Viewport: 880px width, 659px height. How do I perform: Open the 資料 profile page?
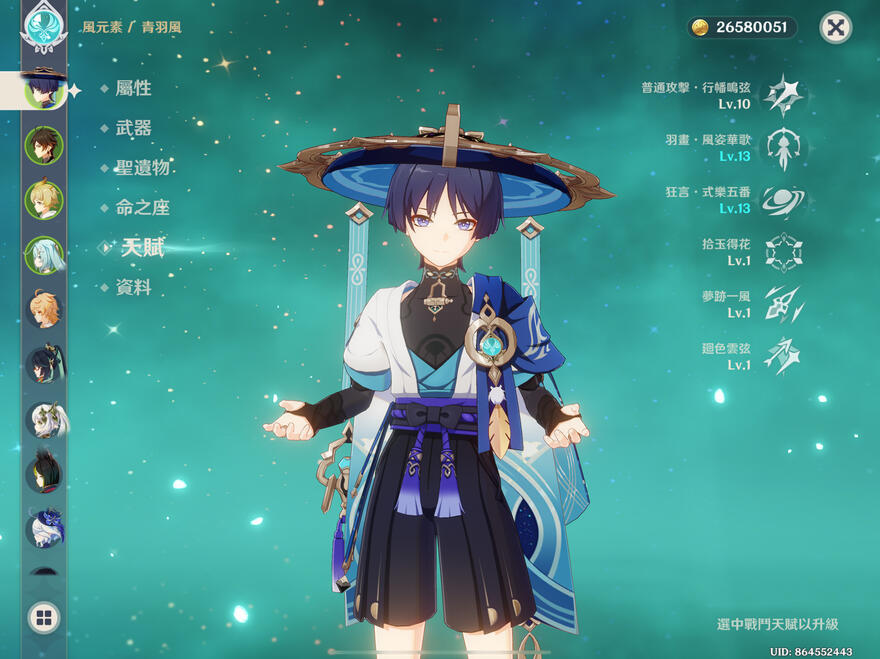133,288
